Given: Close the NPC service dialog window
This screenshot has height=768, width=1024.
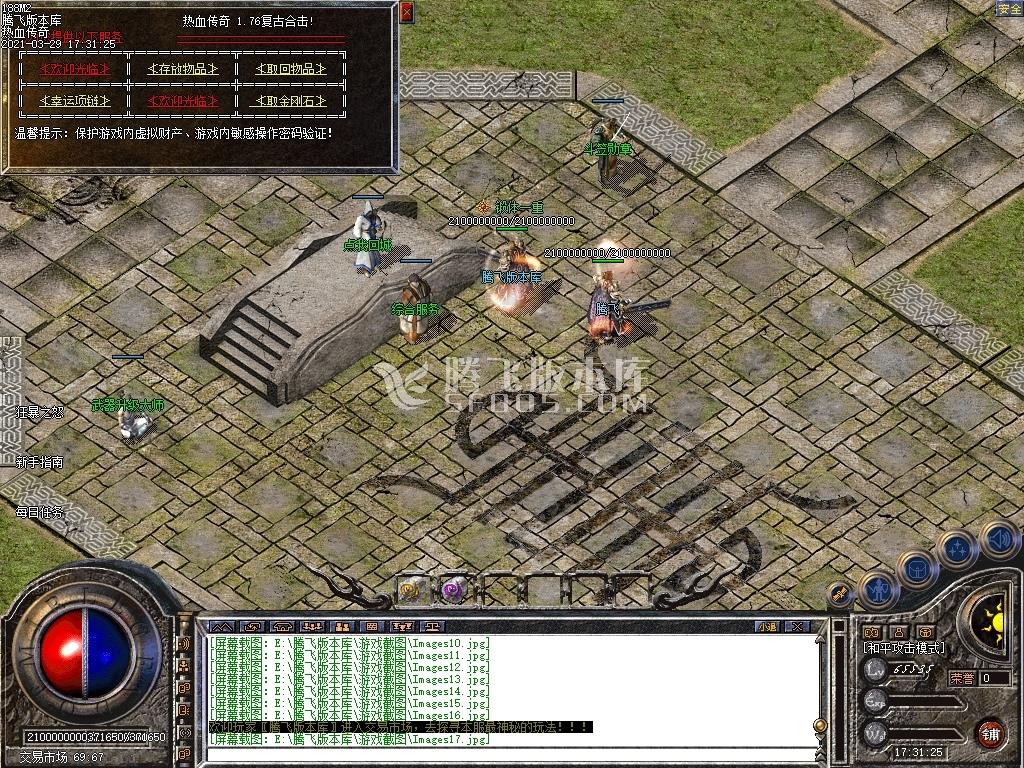Looking at the screenshot, I should pos(406,12).
